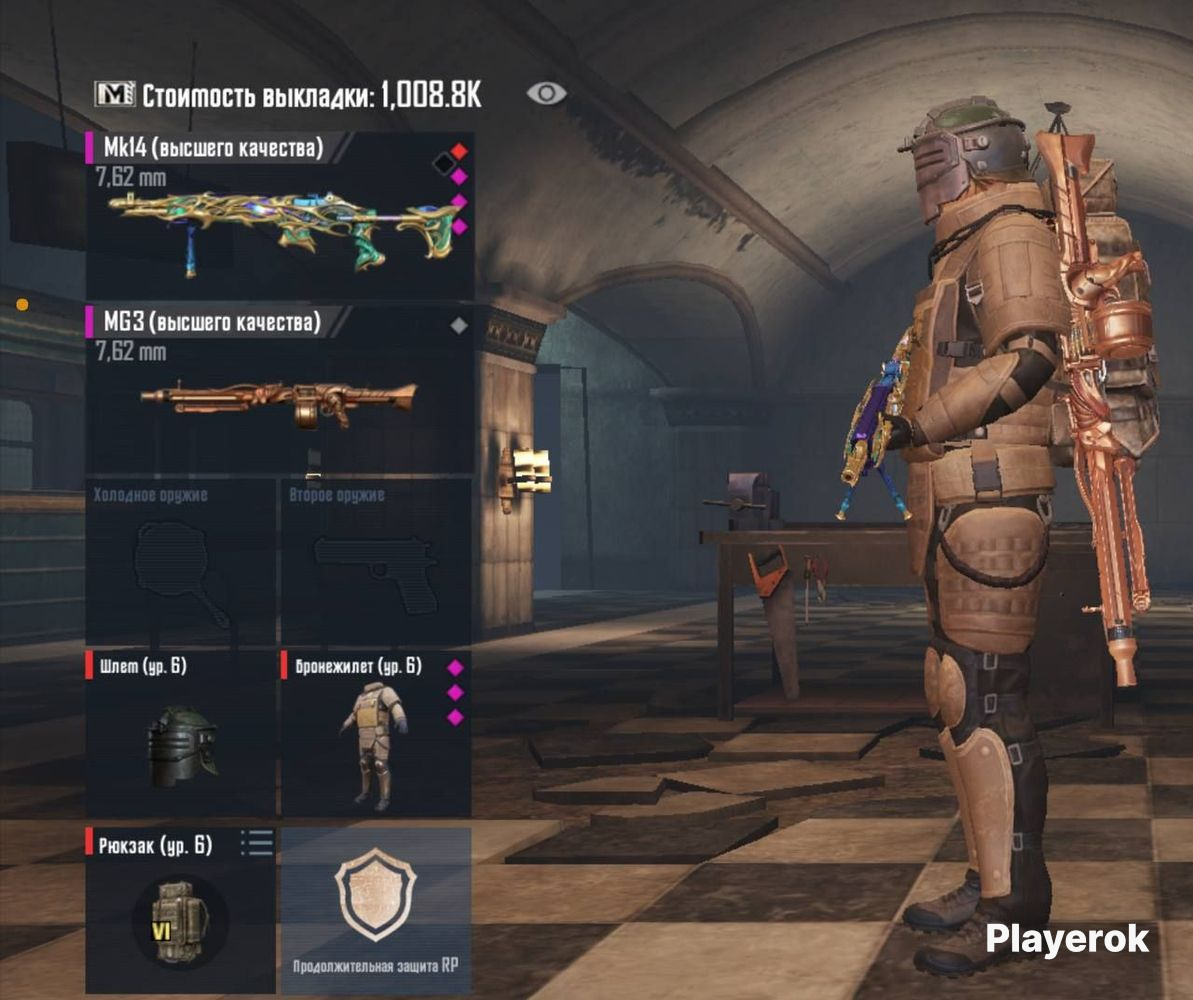Select the level 6 helmet slot
The height and width of the screenshot is (1000, 1193).
181,735
